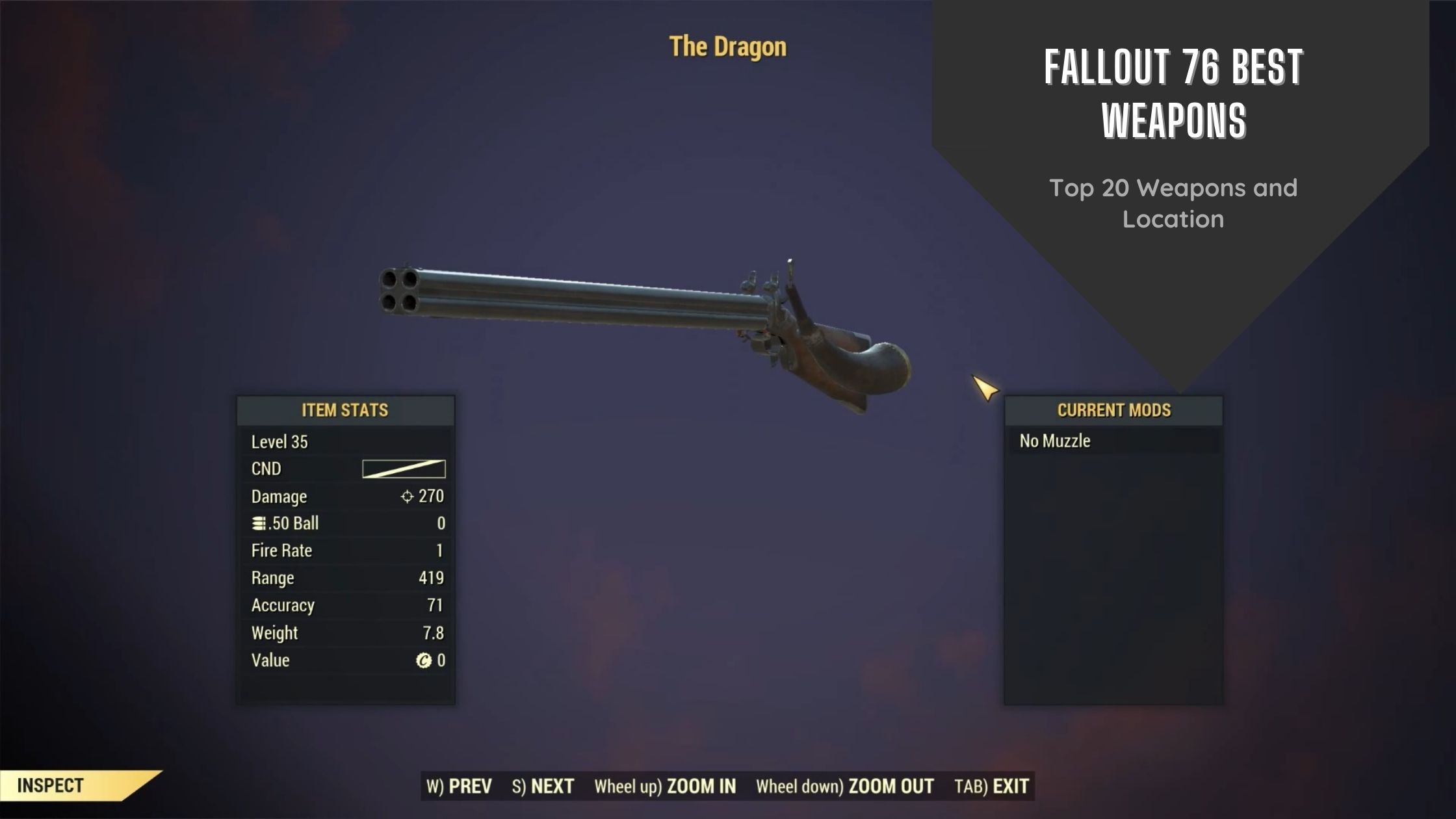The width and height of the screenshot is (1456, 819).
Task: Select the Level 35 stat row
Action: tap(279, 442)
